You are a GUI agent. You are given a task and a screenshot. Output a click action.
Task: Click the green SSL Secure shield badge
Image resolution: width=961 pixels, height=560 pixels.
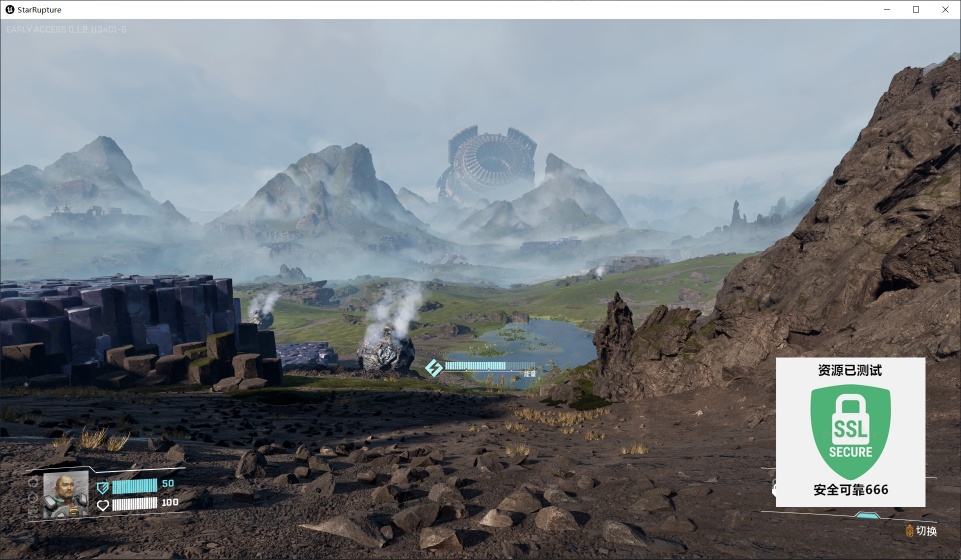pos(850,430)
